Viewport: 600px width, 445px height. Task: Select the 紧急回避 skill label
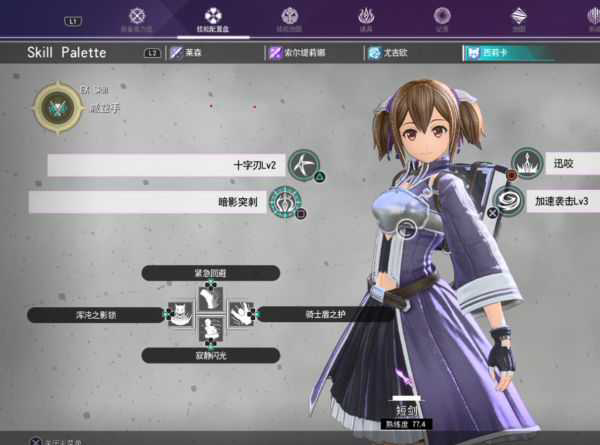pos(210,273)
